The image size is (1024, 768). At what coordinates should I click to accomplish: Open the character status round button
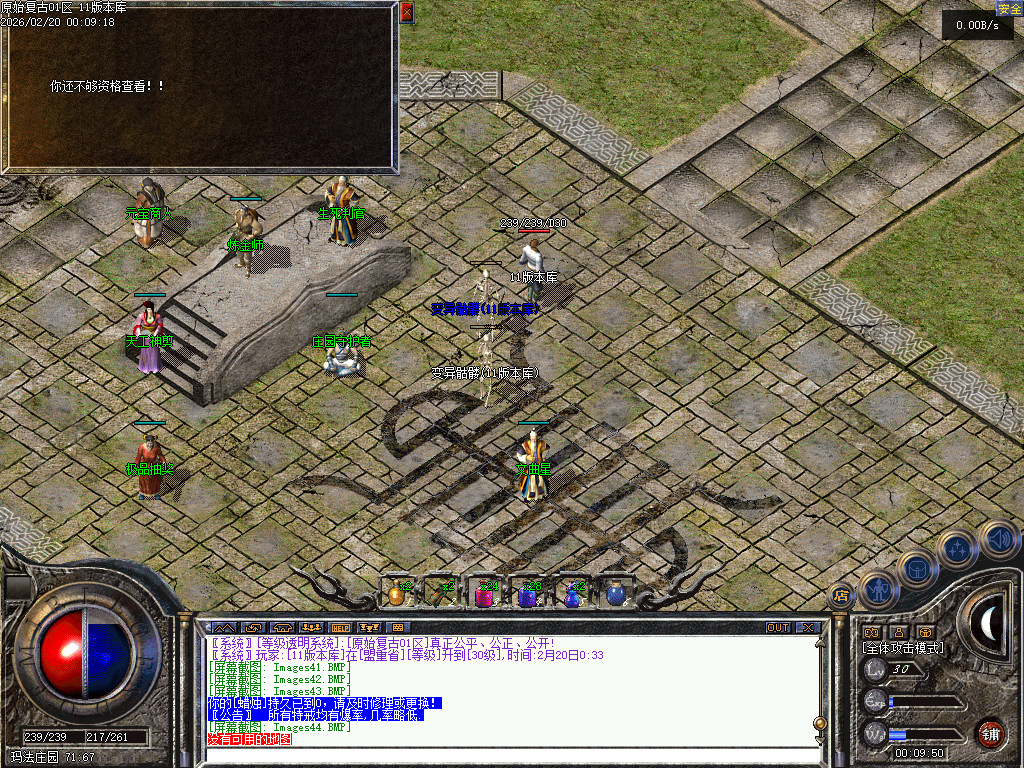[876, 590]
